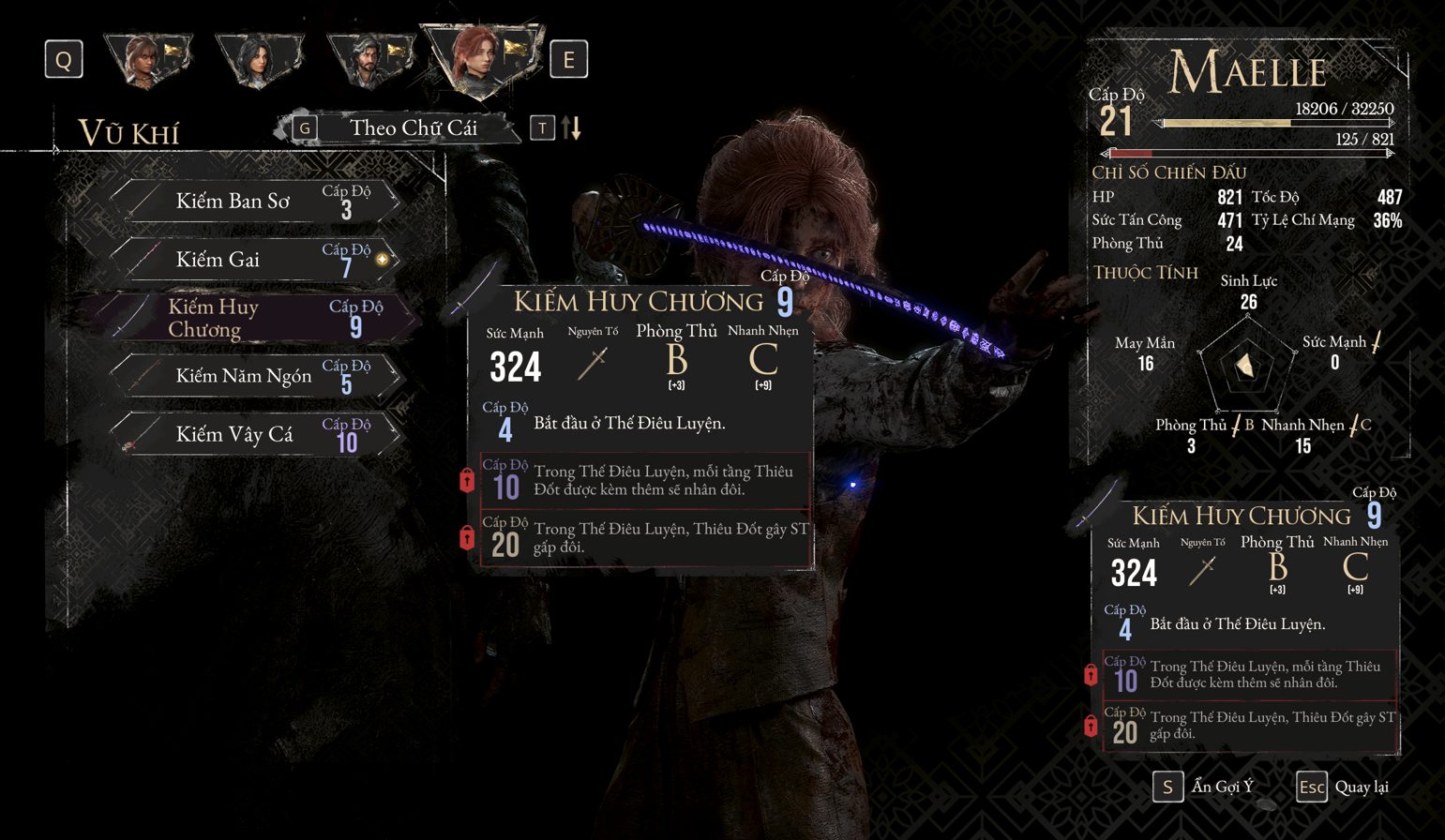
Task: Toggle the sort direction arrows
Action: pos(572,128)
